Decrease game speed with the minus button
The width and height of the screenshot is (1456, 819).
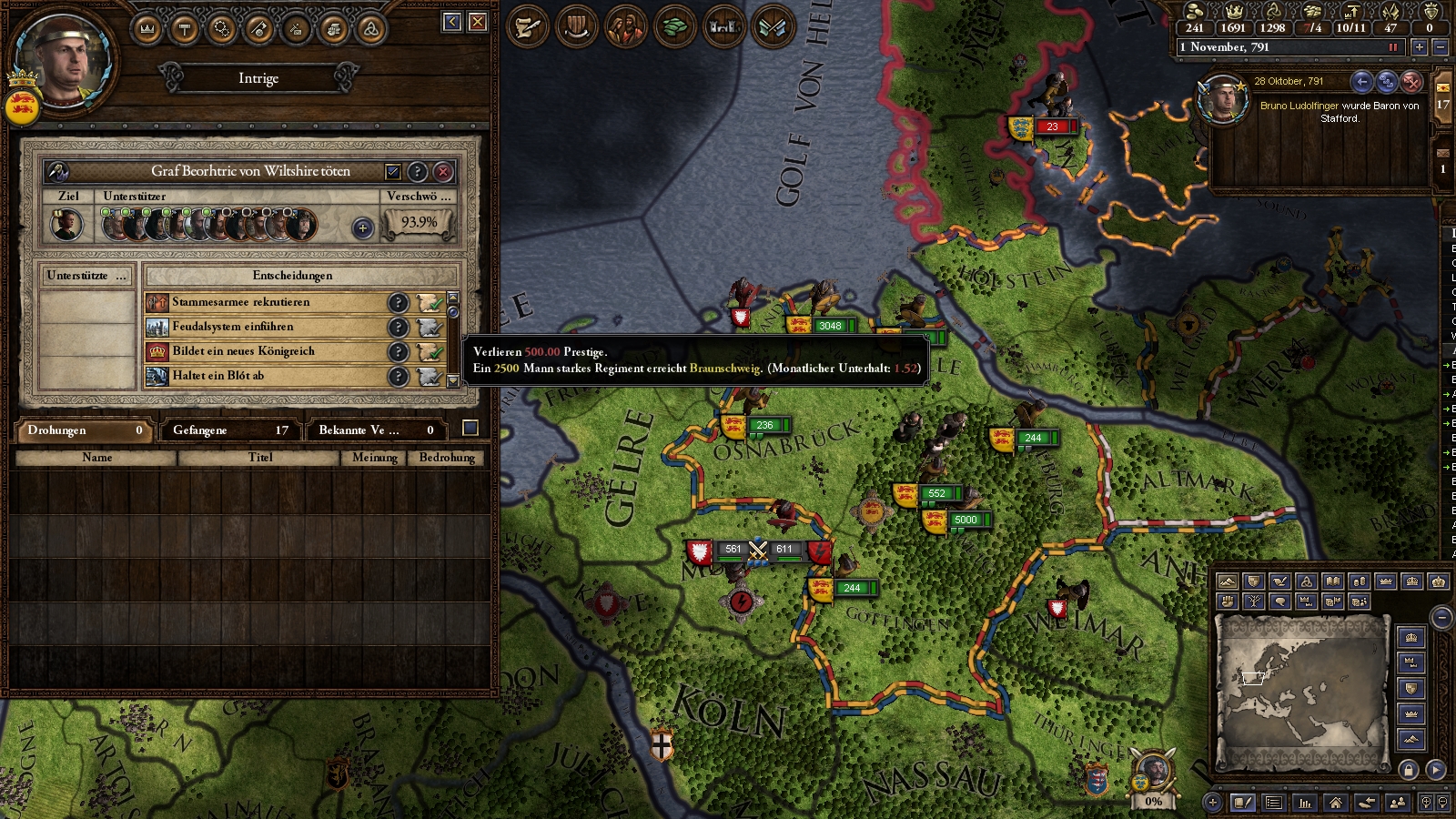(x=1440, y=46)
